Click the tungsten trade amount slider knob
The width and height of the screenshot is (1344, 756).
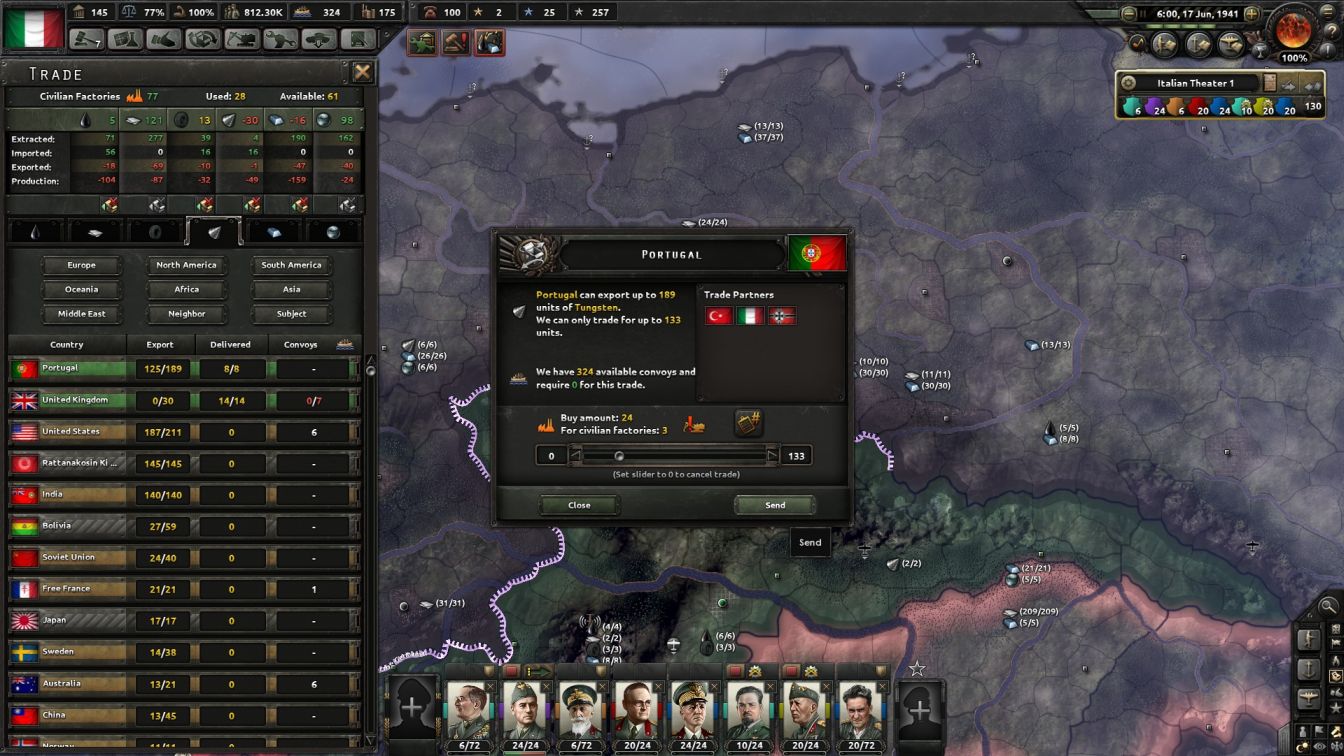pos(620,455)
